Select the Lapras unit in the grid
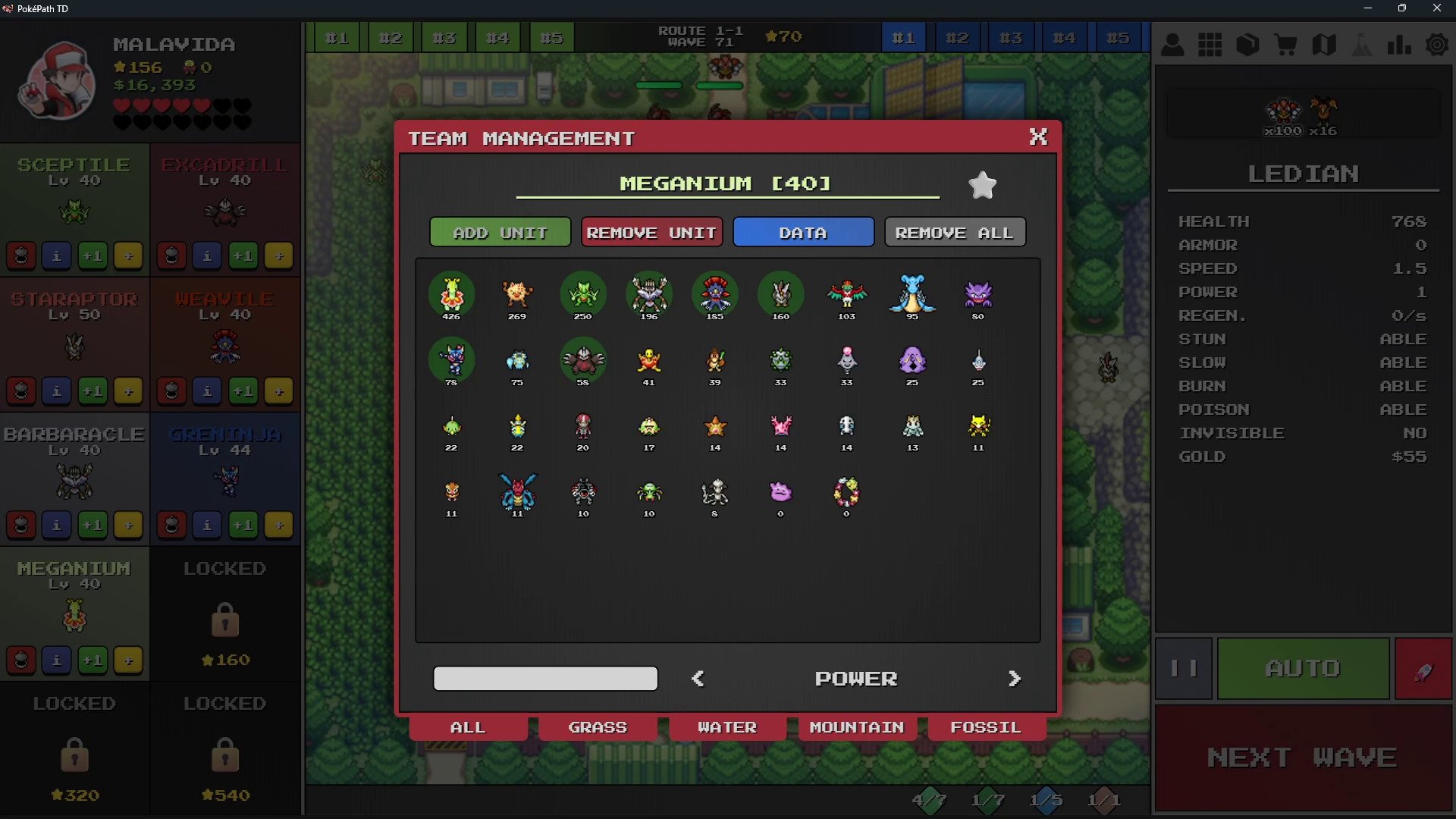 pos(912,294)
